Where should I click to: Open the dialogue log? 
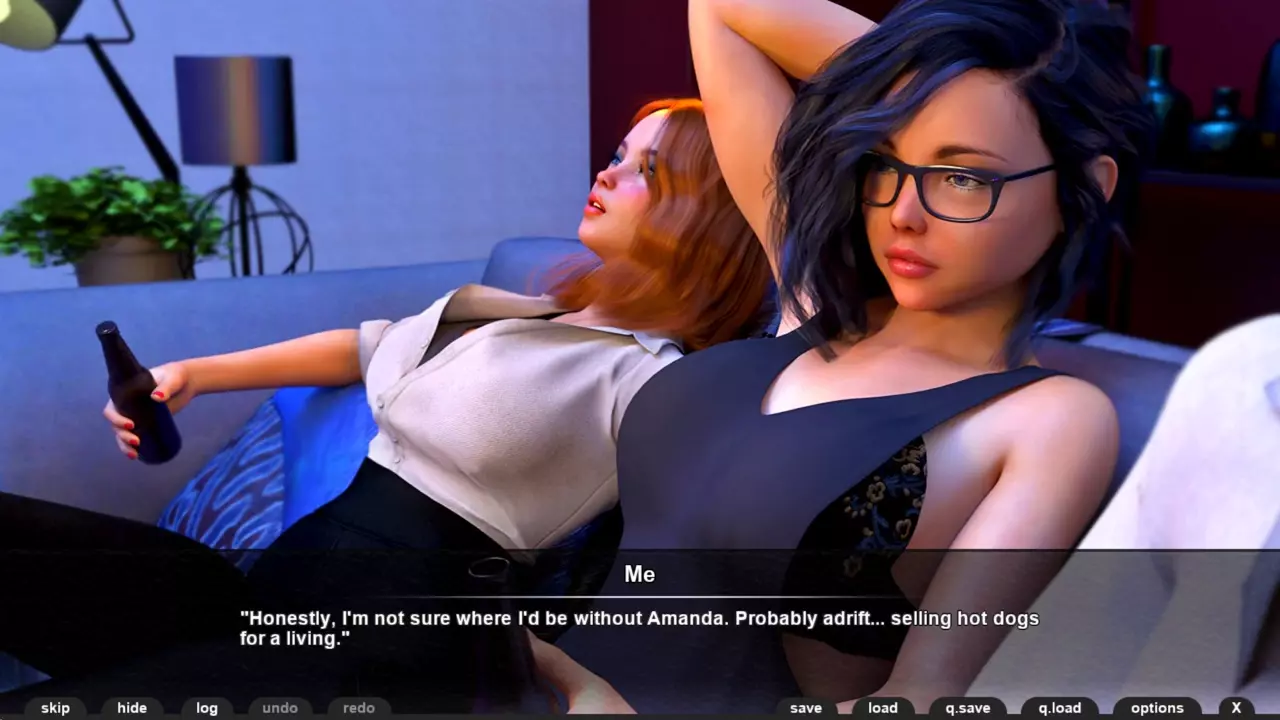pyautogui.click(x=207, y=708)
